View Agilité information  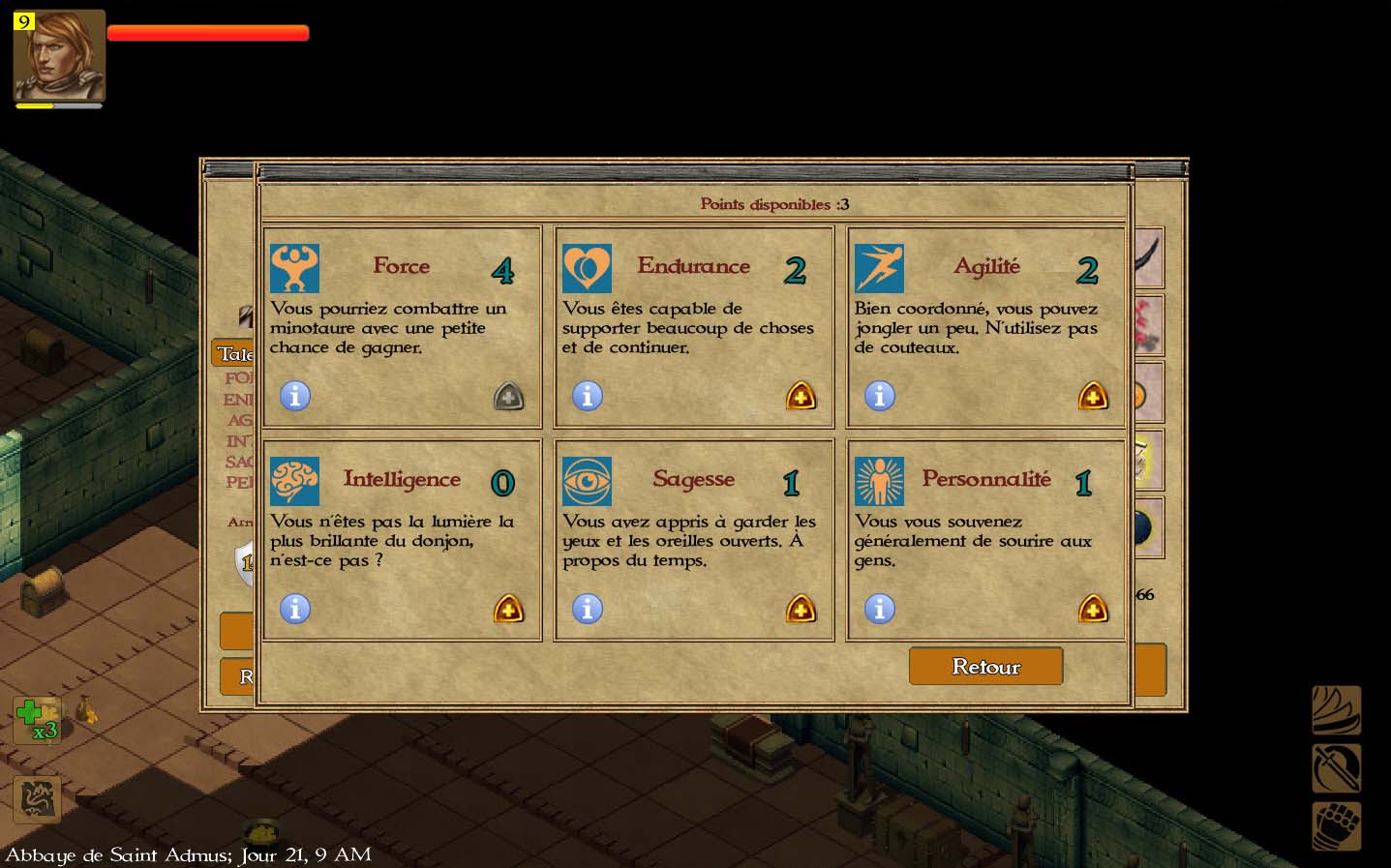pyautogui.click(x=880, y=396)
